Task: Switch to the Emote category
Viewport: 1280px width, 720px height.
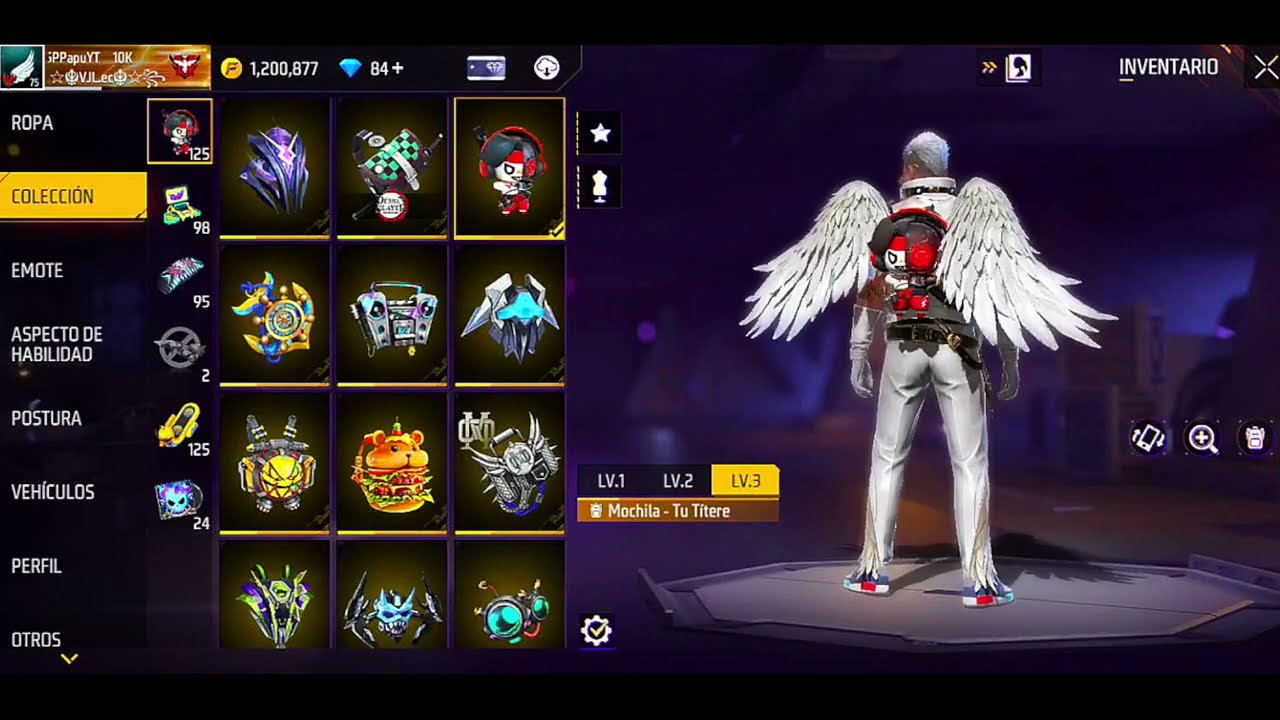Action: click(37, 271)
